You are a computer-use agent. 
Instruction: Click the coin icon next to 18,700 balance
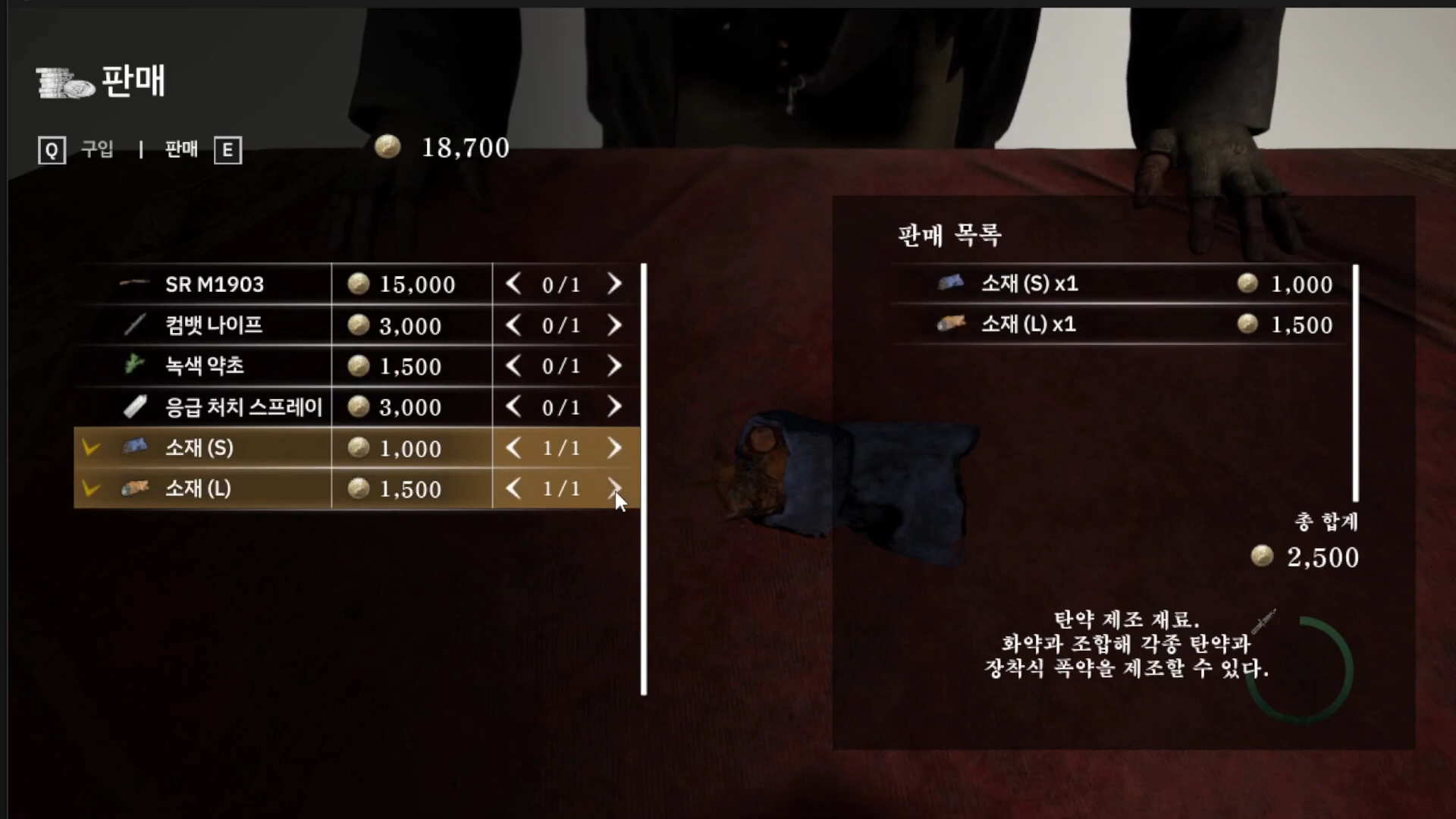[x=388, y=147]
